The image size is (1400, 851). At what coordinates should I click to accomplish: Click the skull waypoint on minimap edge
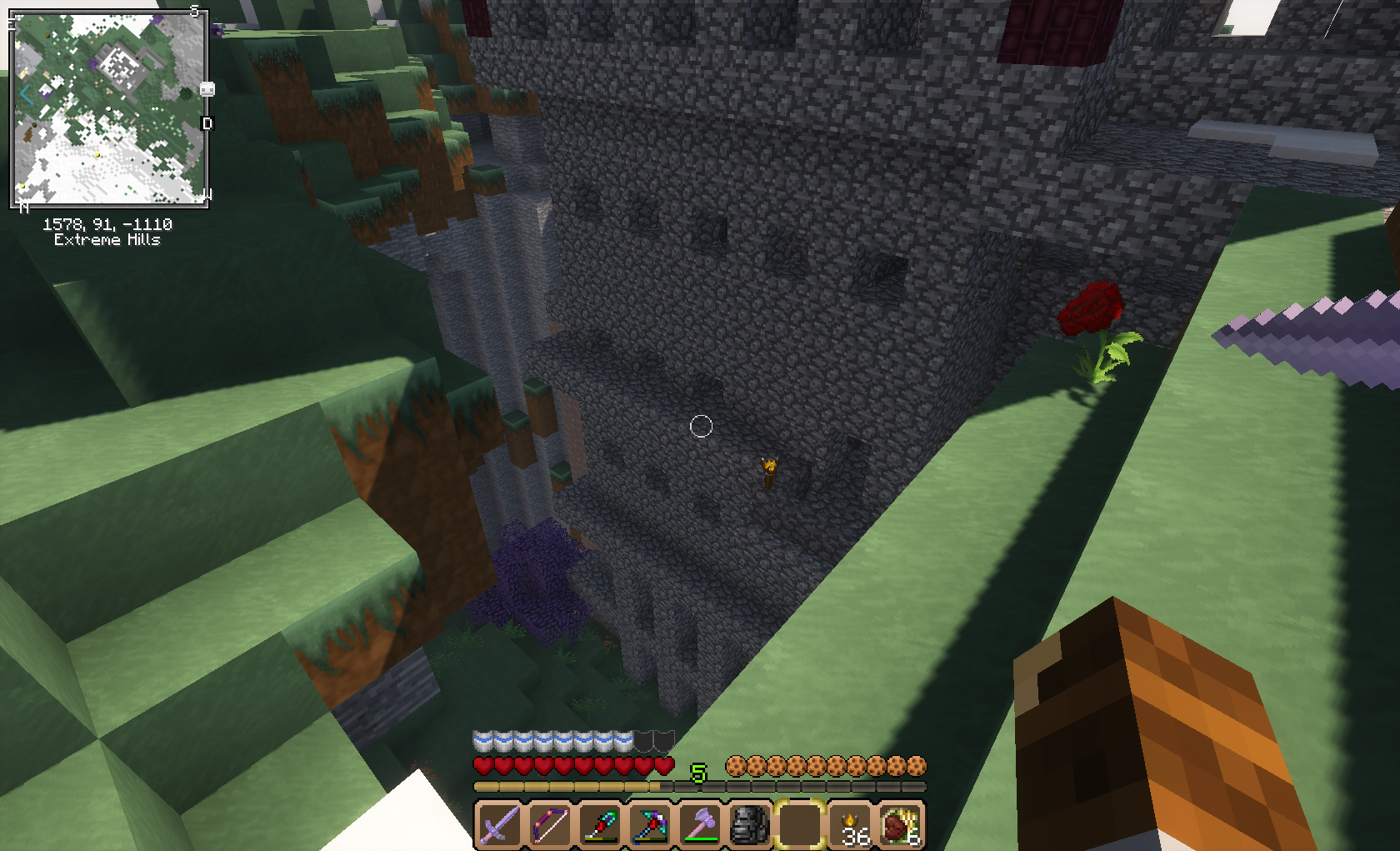pyautogui.click(x=207, y=89)
